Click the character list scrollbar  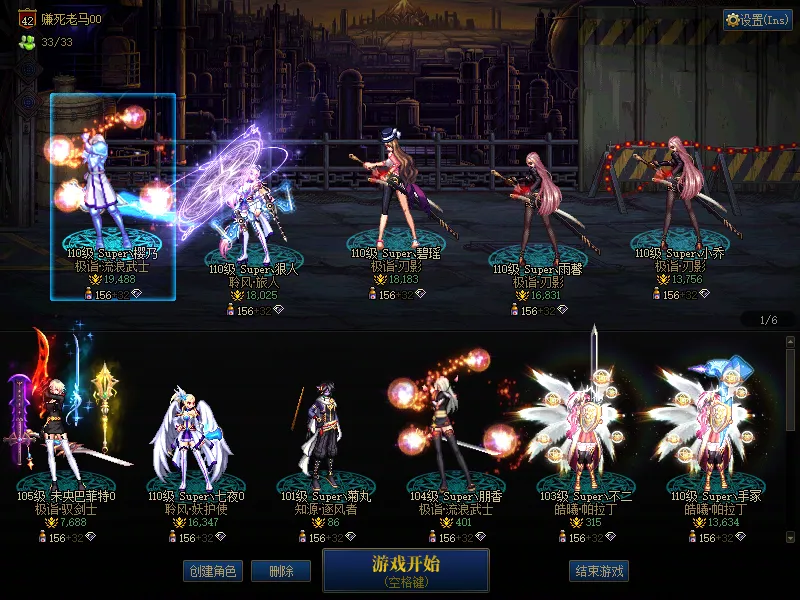point(790,390)
